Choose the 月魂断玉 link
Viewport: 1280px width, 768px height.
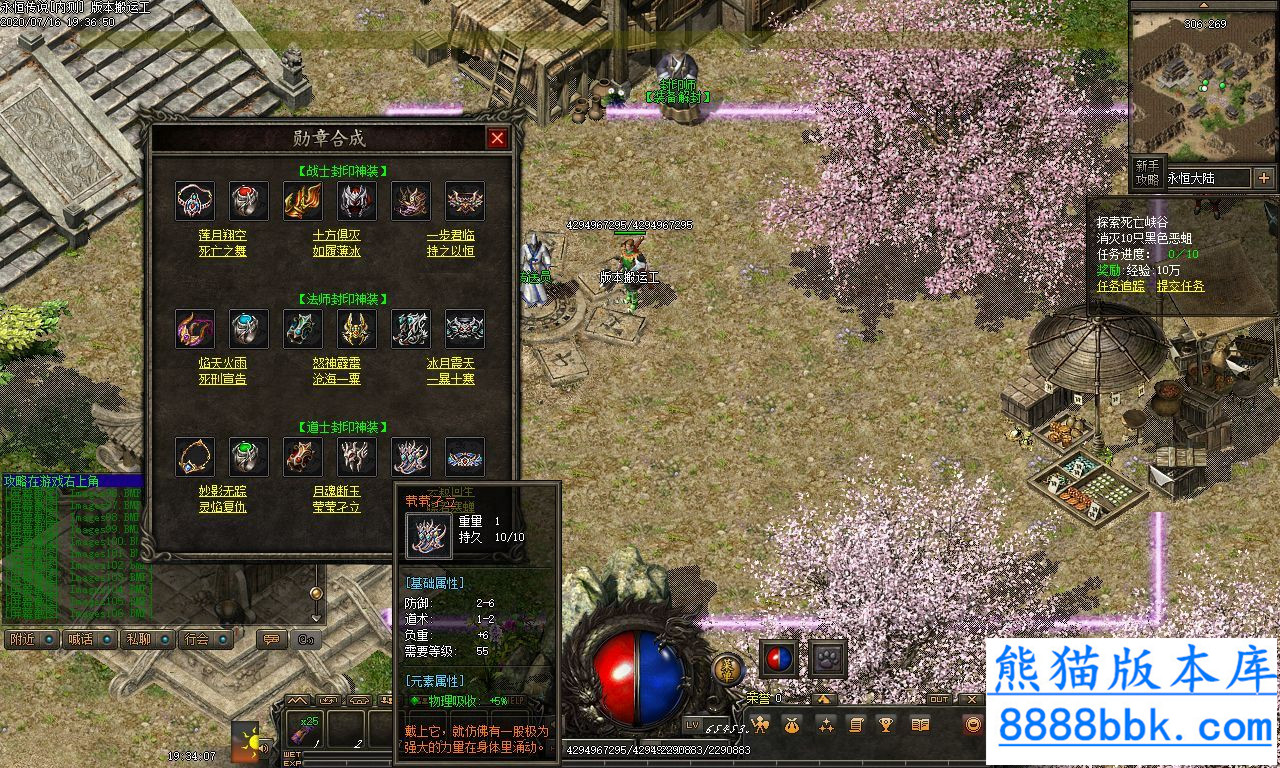point(336,492)
